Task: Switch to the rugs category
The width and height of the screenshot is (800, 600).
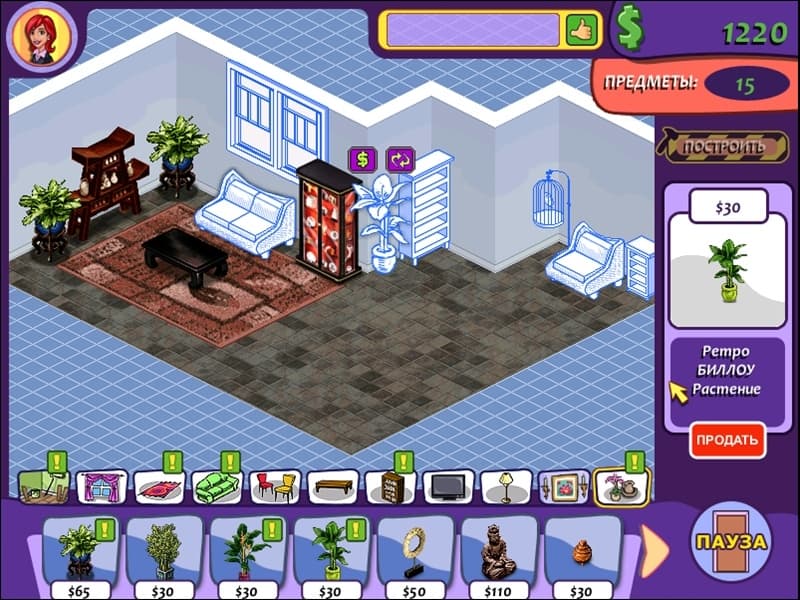Action: pos(159,487)
